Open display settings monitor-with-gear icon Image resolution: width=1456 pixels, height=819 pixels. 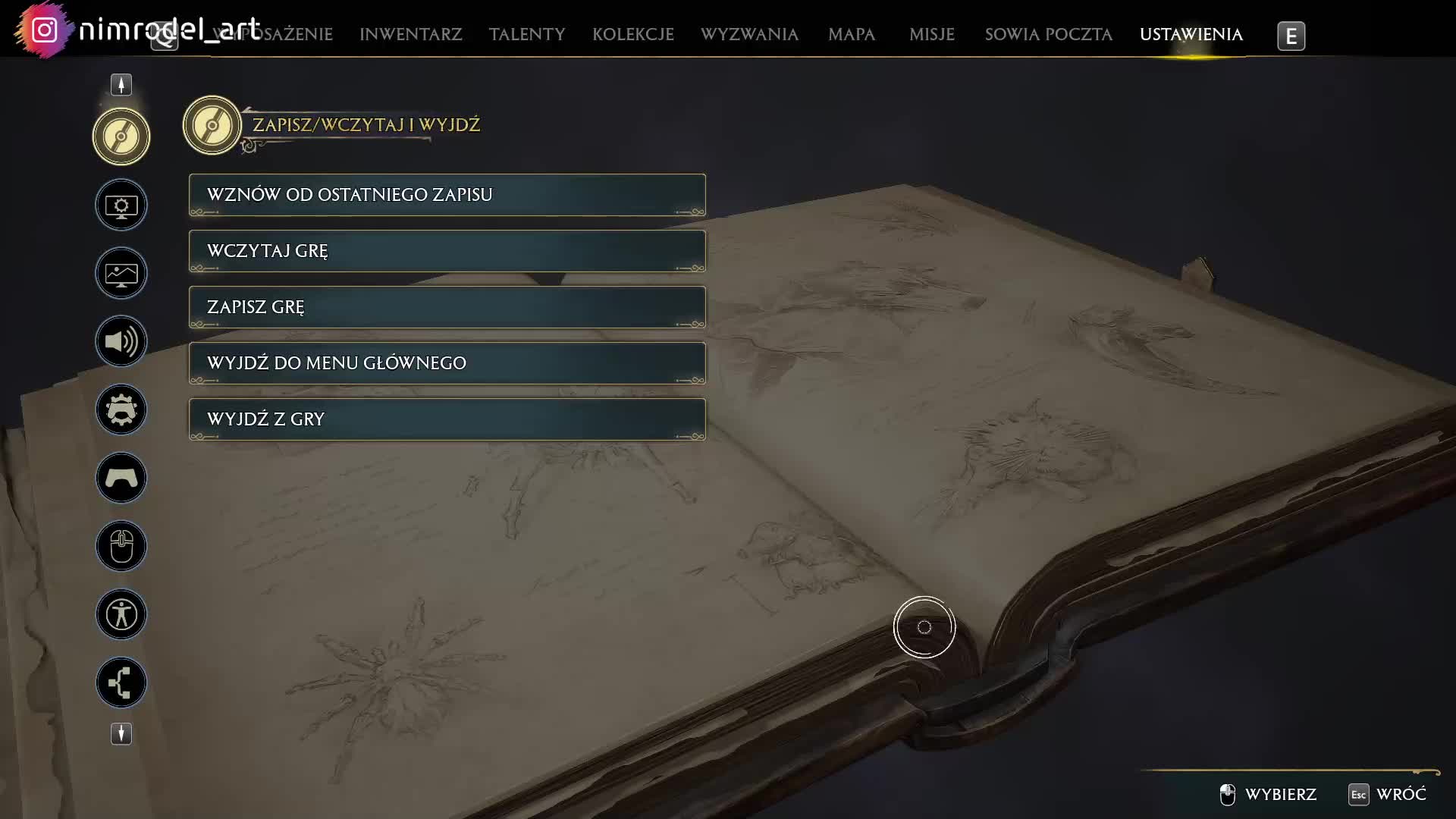(x=121, y=205)
